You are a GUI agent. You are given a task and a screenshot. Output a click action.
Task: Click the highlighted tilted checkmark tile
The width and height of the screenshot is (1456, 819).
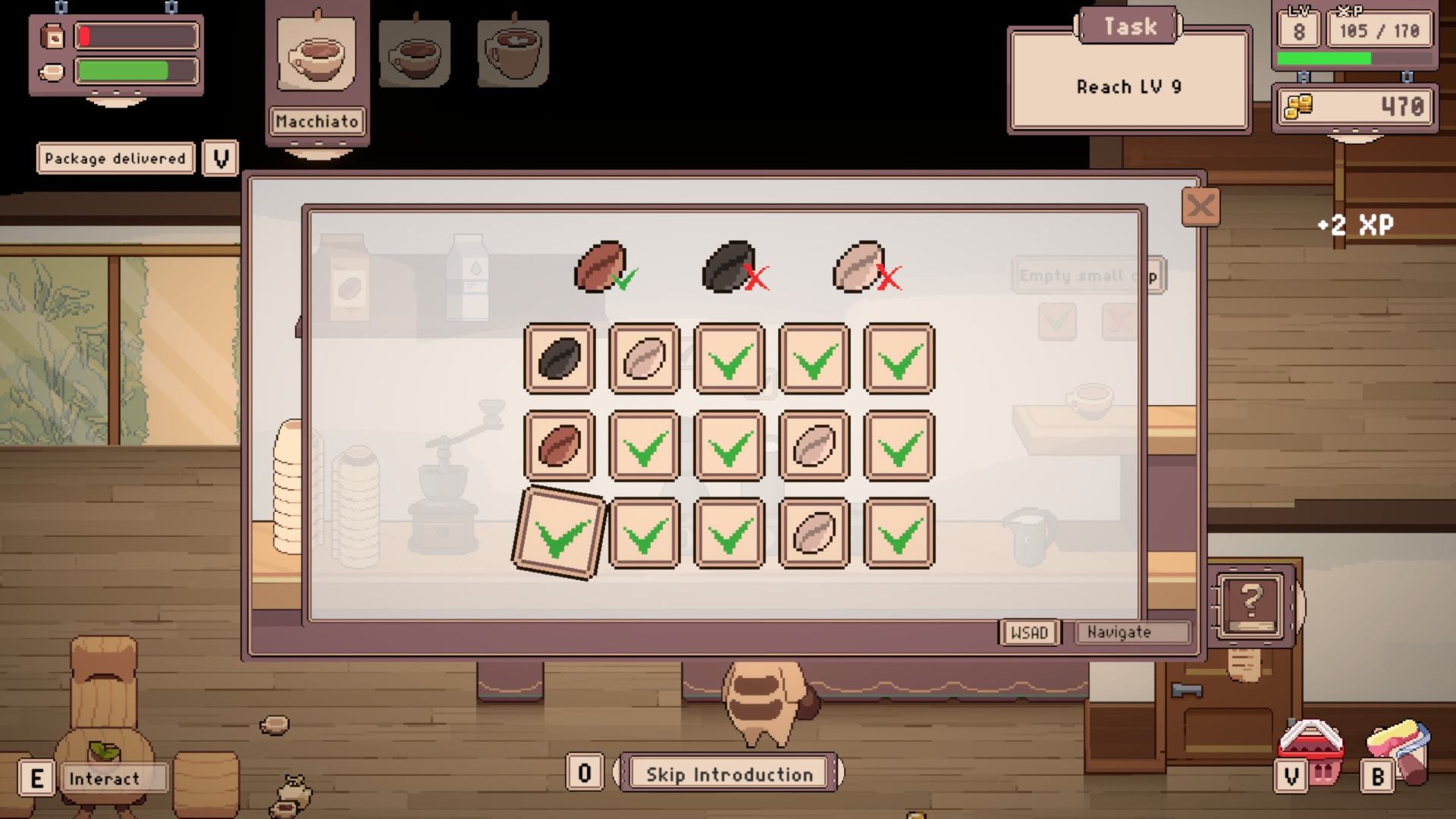tap(560, 533)
